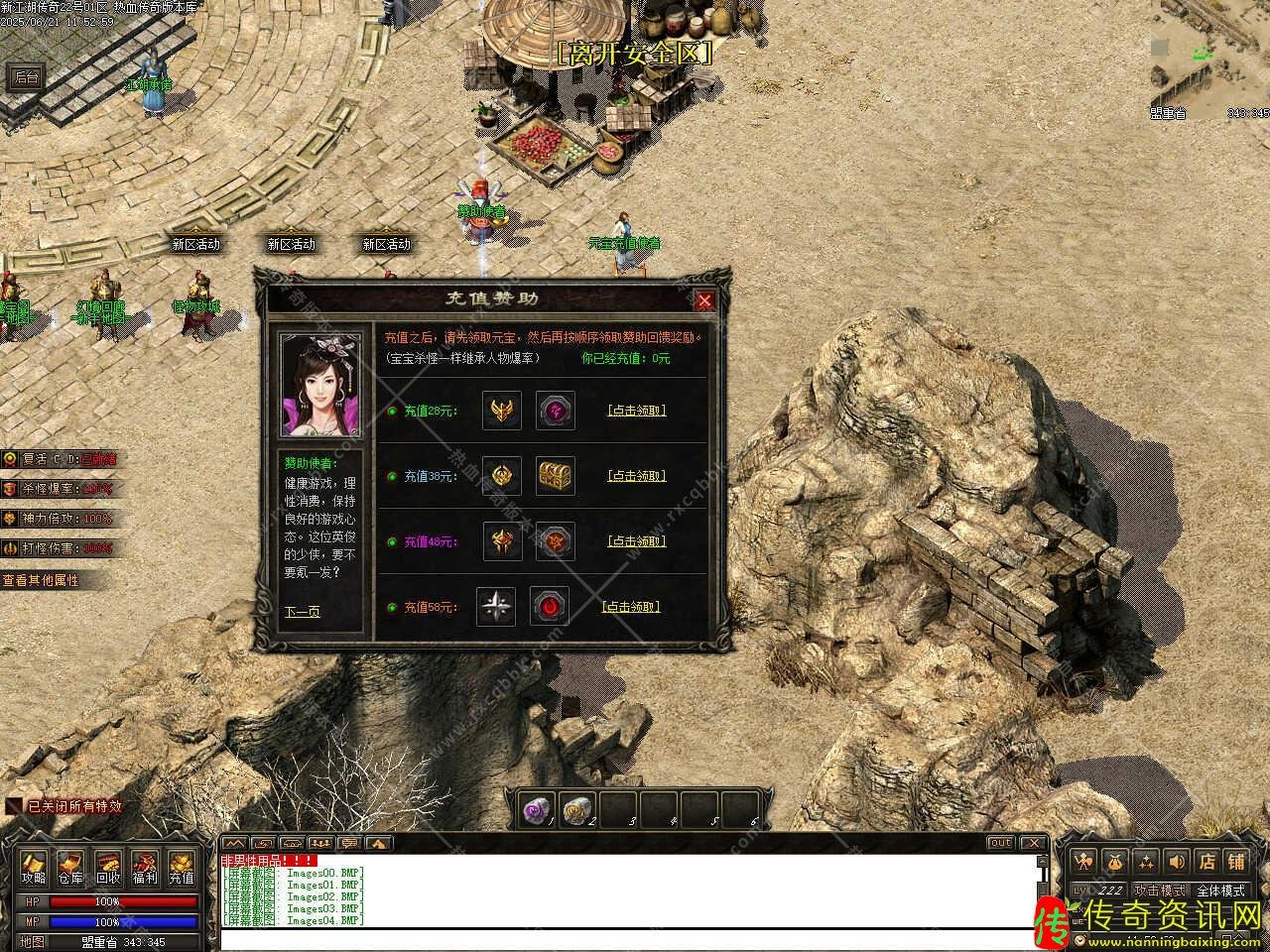Select the silver four-point star reward icon

pyautogui.click(x=496, y=607)
